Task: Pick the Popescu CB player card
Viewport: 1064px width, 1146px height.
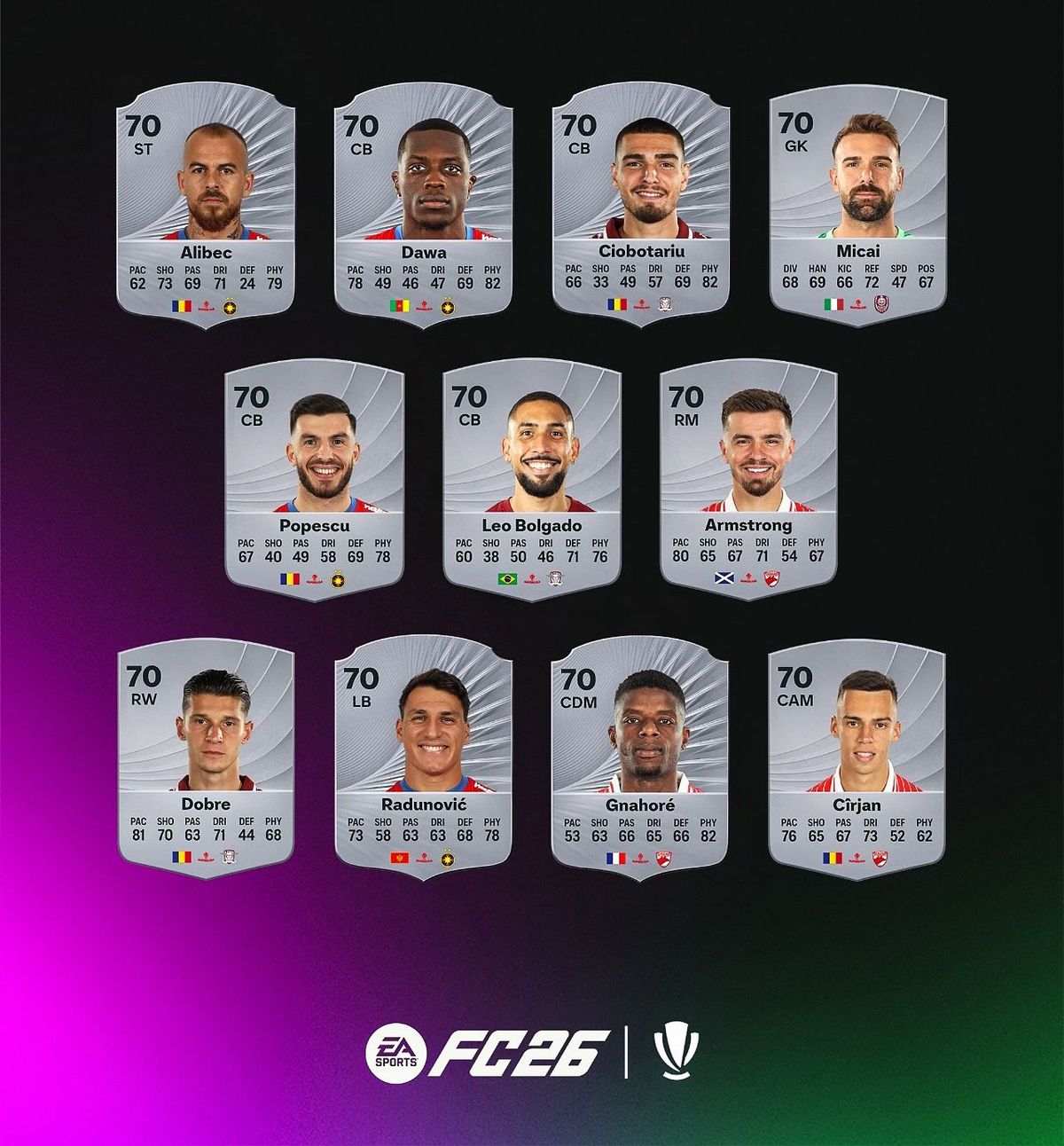Action: [x=315, y=479]
